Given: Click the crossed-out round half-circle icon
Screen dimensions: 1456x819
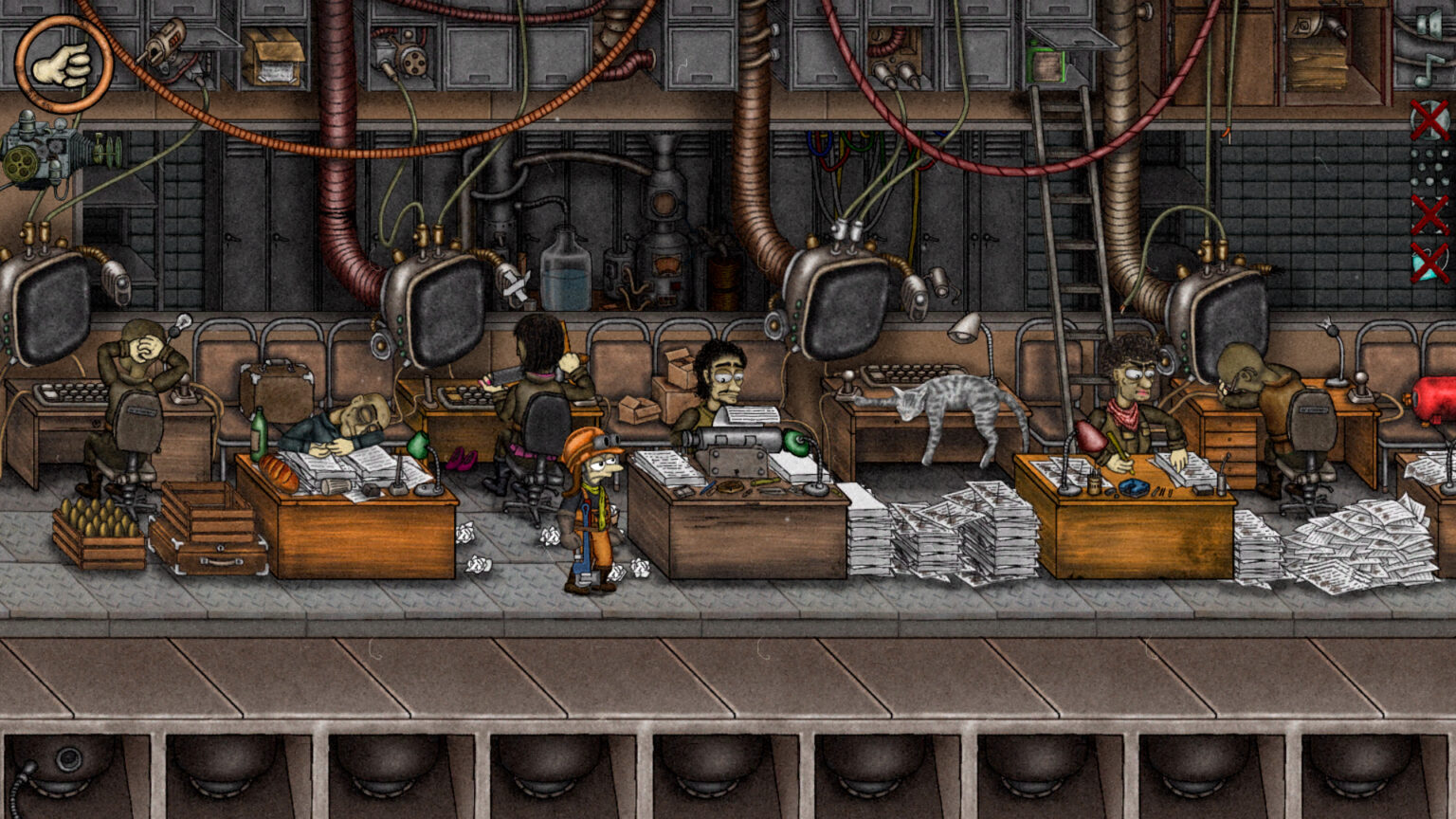Looking at the screenshot, I should tap(1429, 119).
